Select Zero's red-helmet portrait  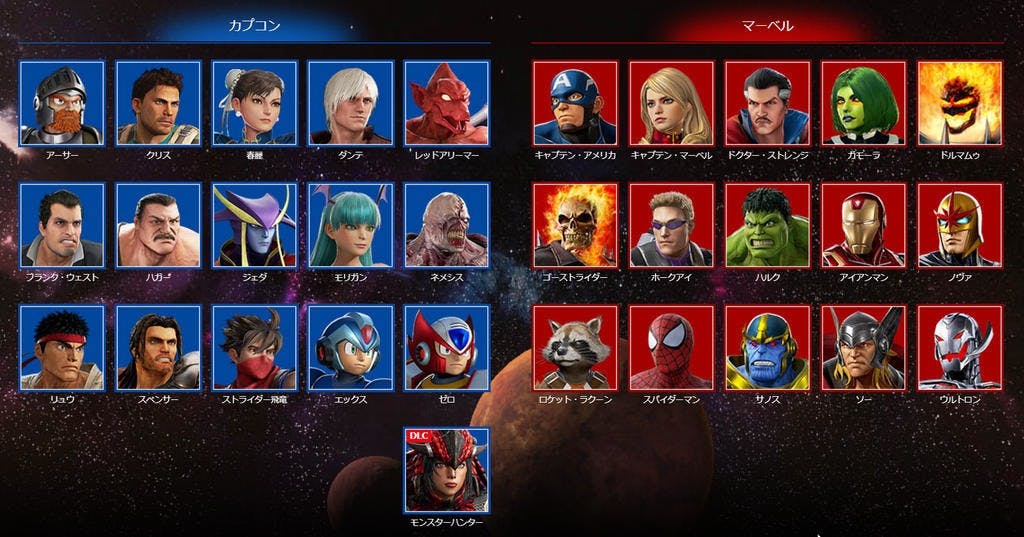[446, 348]
